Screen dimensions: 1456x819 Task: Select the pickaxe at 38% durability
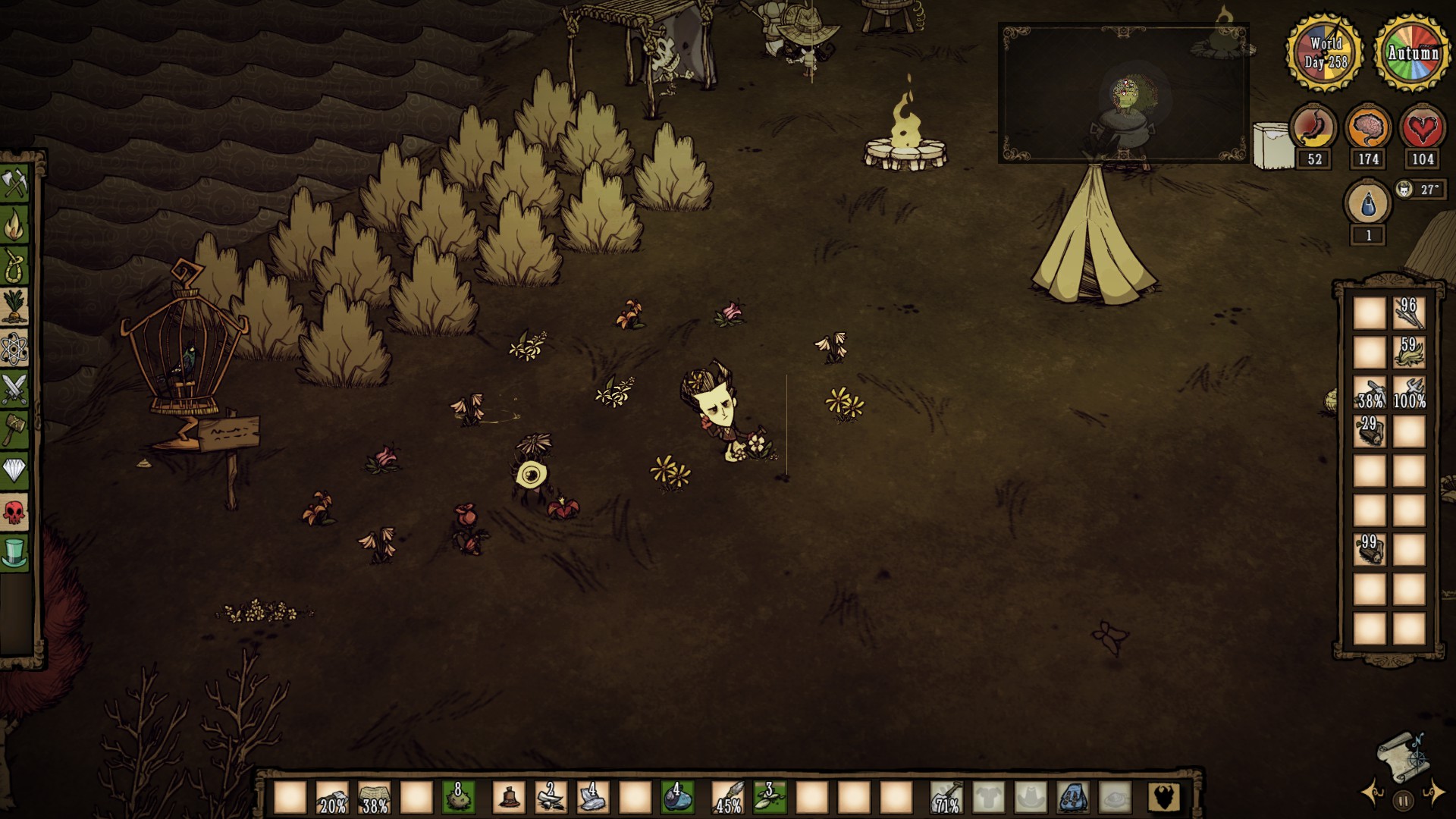1370,392
